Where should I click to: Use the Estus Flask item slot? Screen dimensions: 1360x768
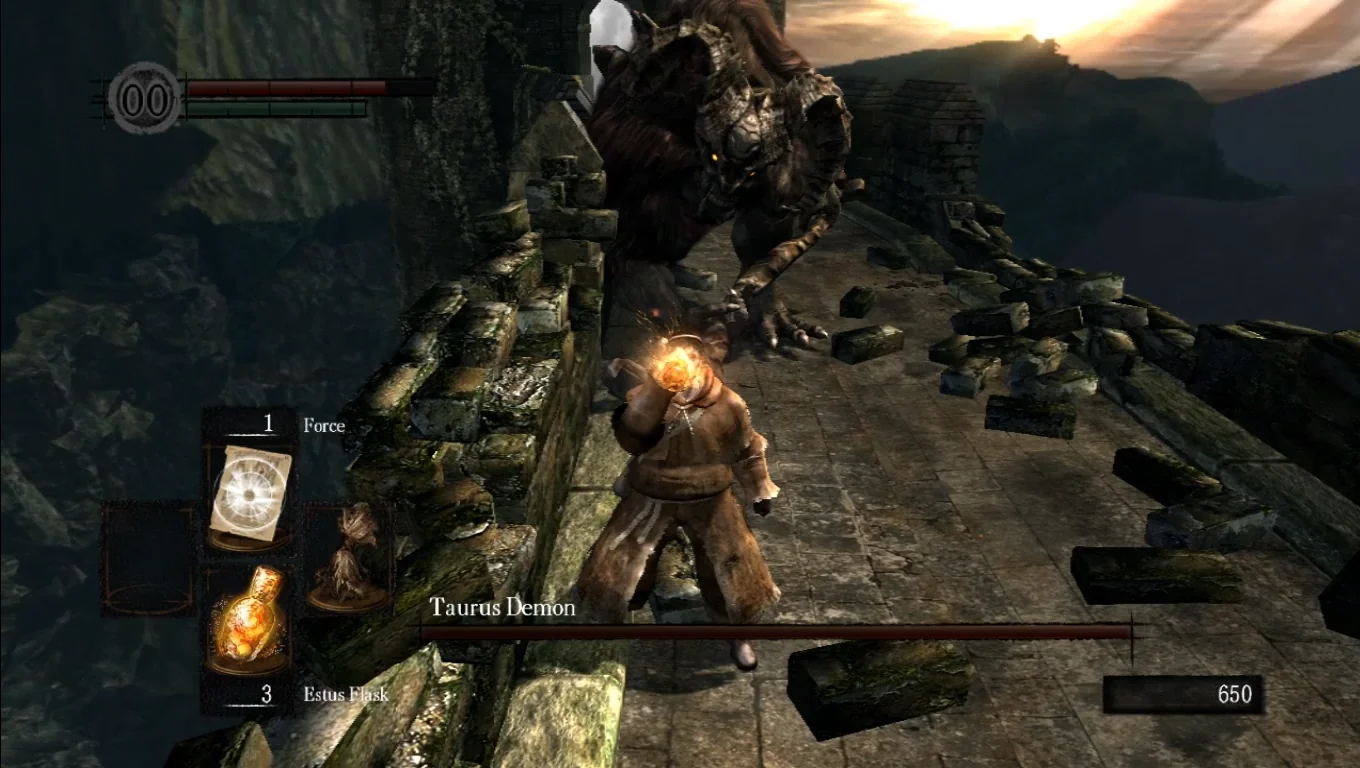(x=248, y=621)
